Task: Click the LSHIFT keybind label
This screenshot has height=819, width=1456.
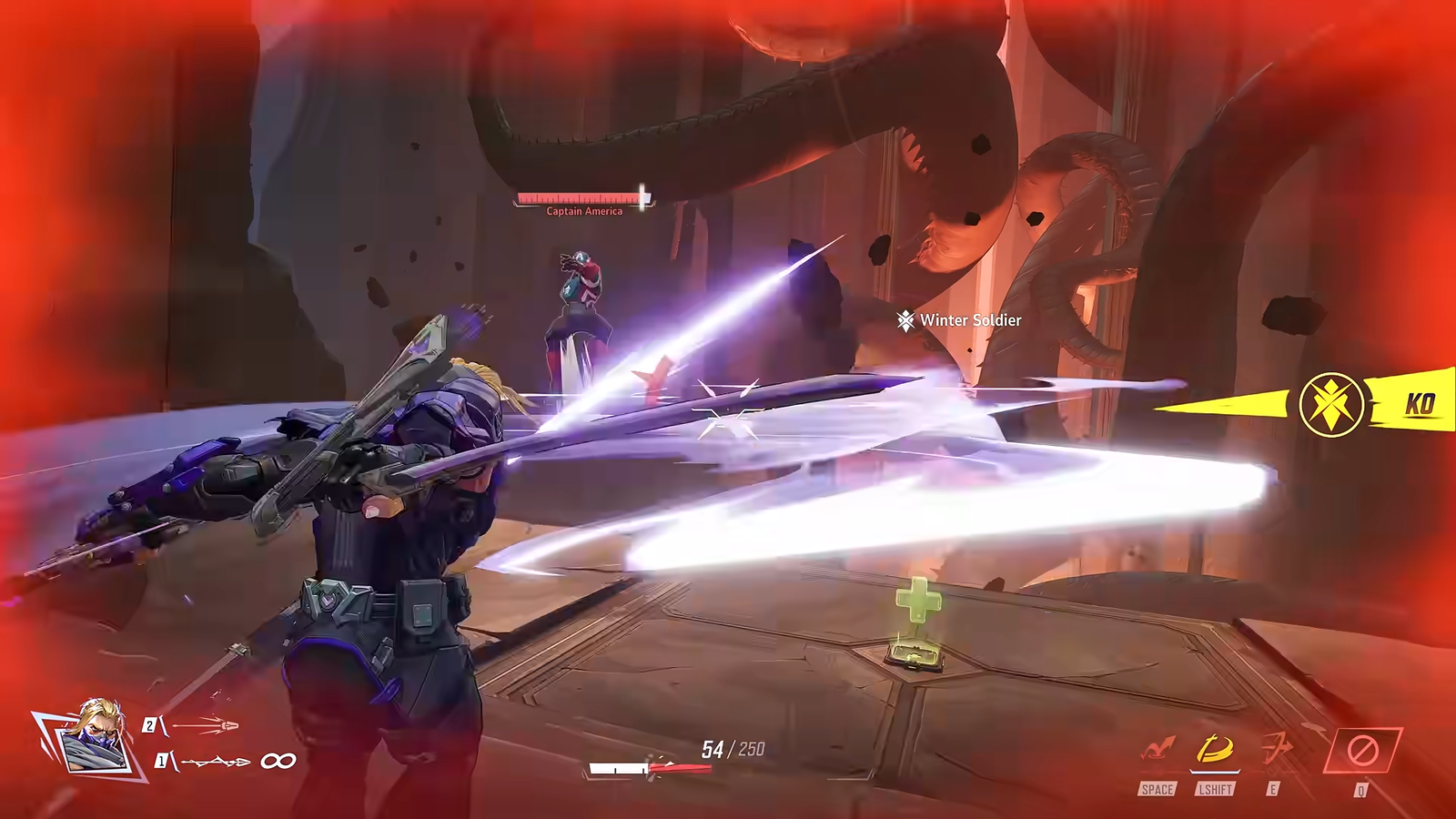Action: point(1215,789)
